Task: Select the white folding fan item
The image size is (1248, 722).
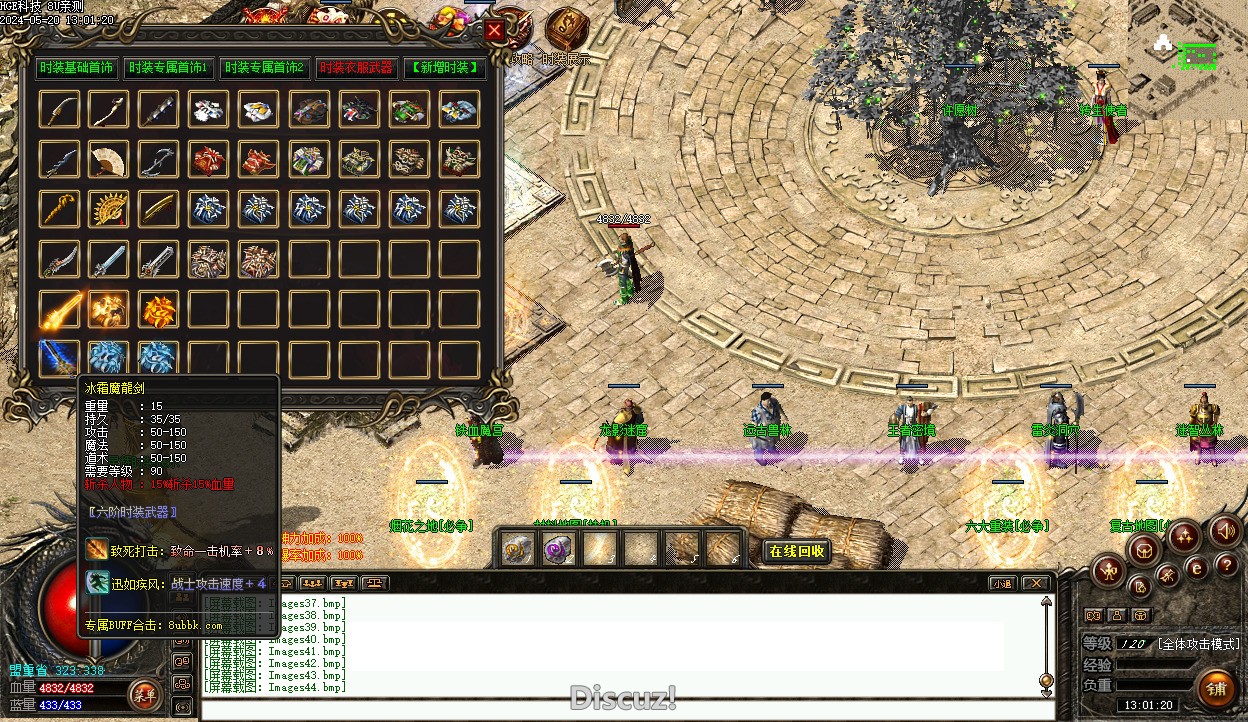Action: tap(109, 159)
